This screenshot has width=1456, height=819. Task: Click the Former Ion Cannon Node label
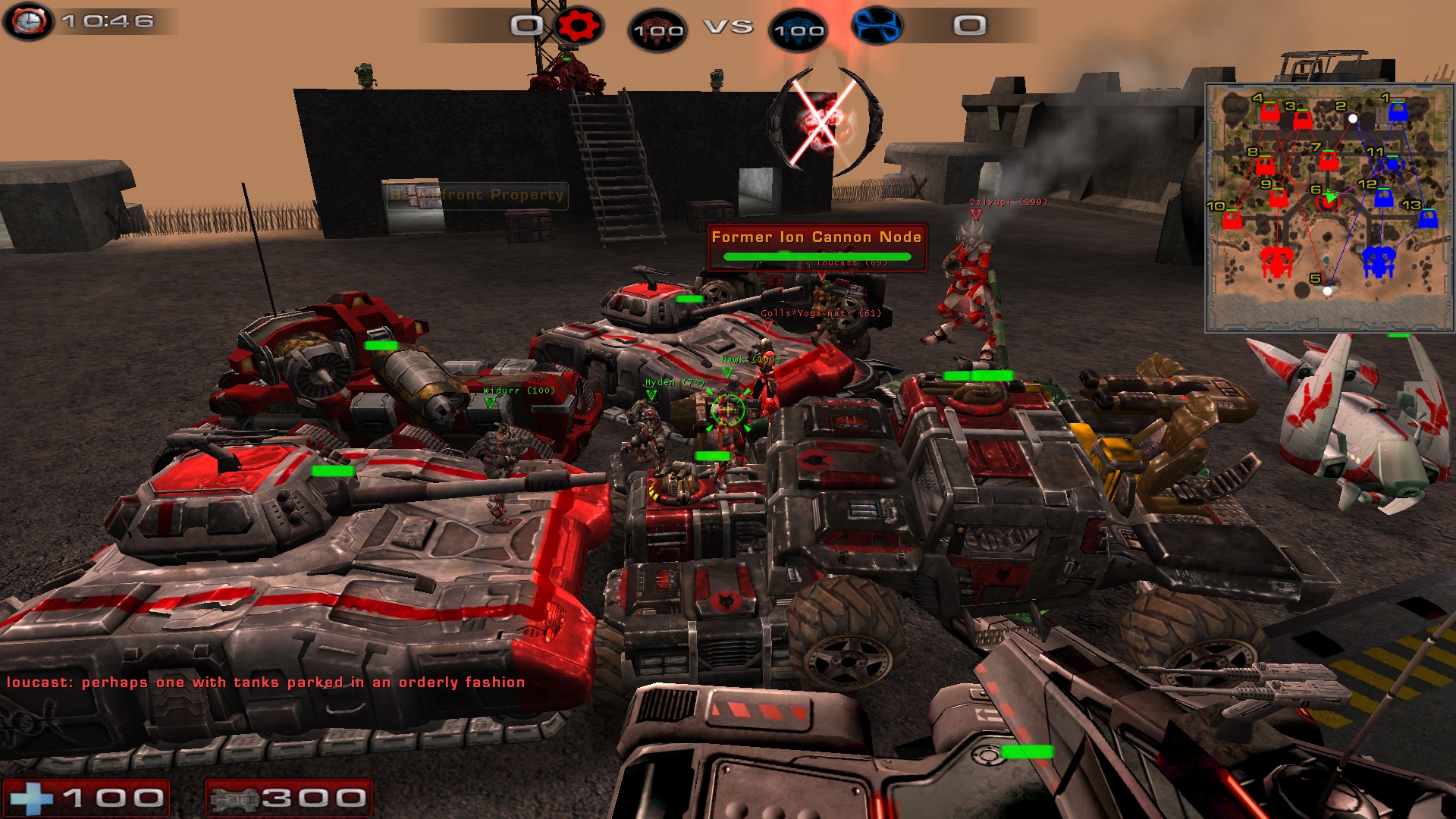point(816,237)
